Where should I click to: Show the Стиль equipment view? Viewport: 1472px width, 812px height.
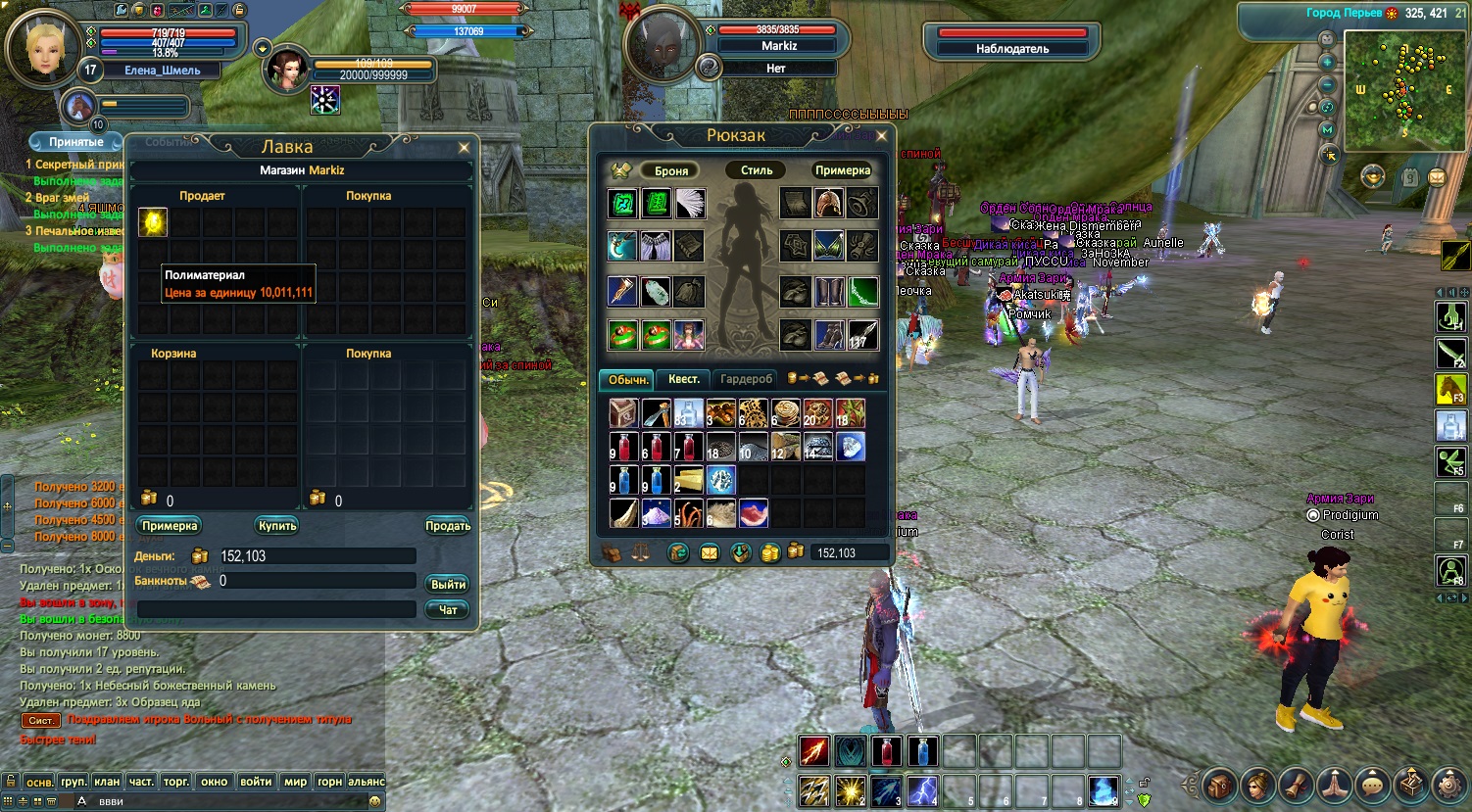click(757, 170)
